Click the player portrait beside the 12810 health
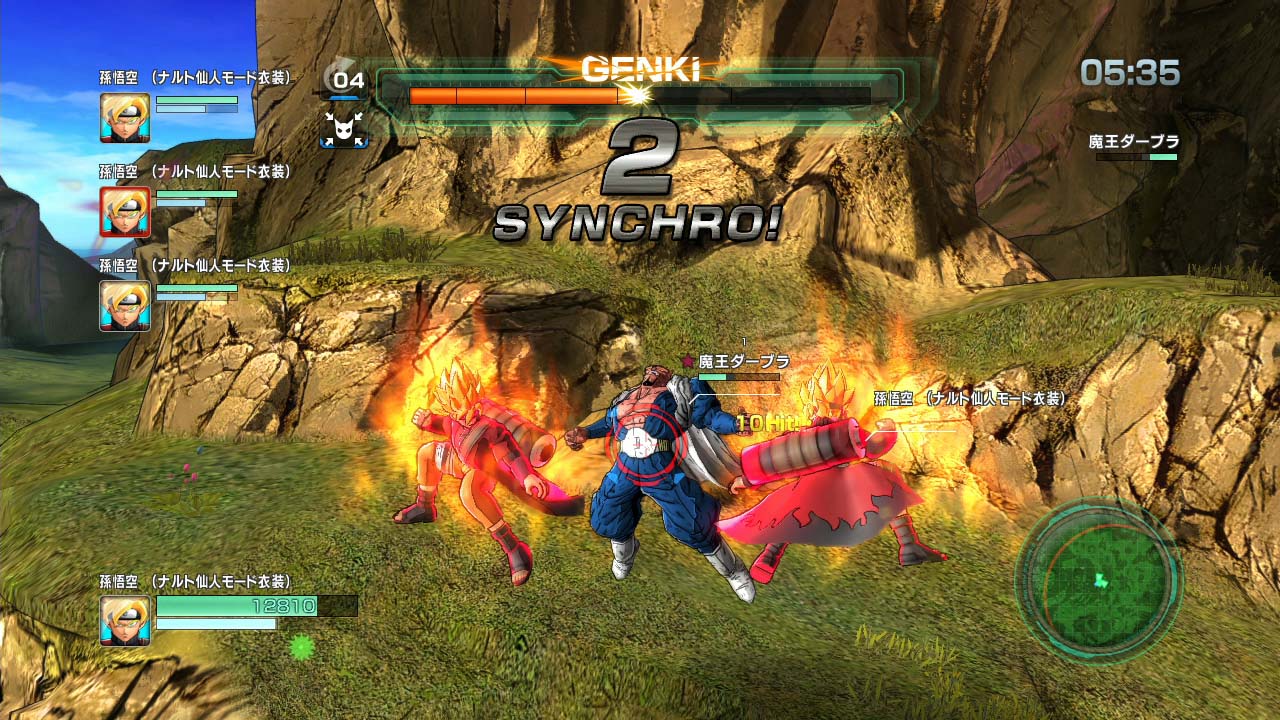 125,620
